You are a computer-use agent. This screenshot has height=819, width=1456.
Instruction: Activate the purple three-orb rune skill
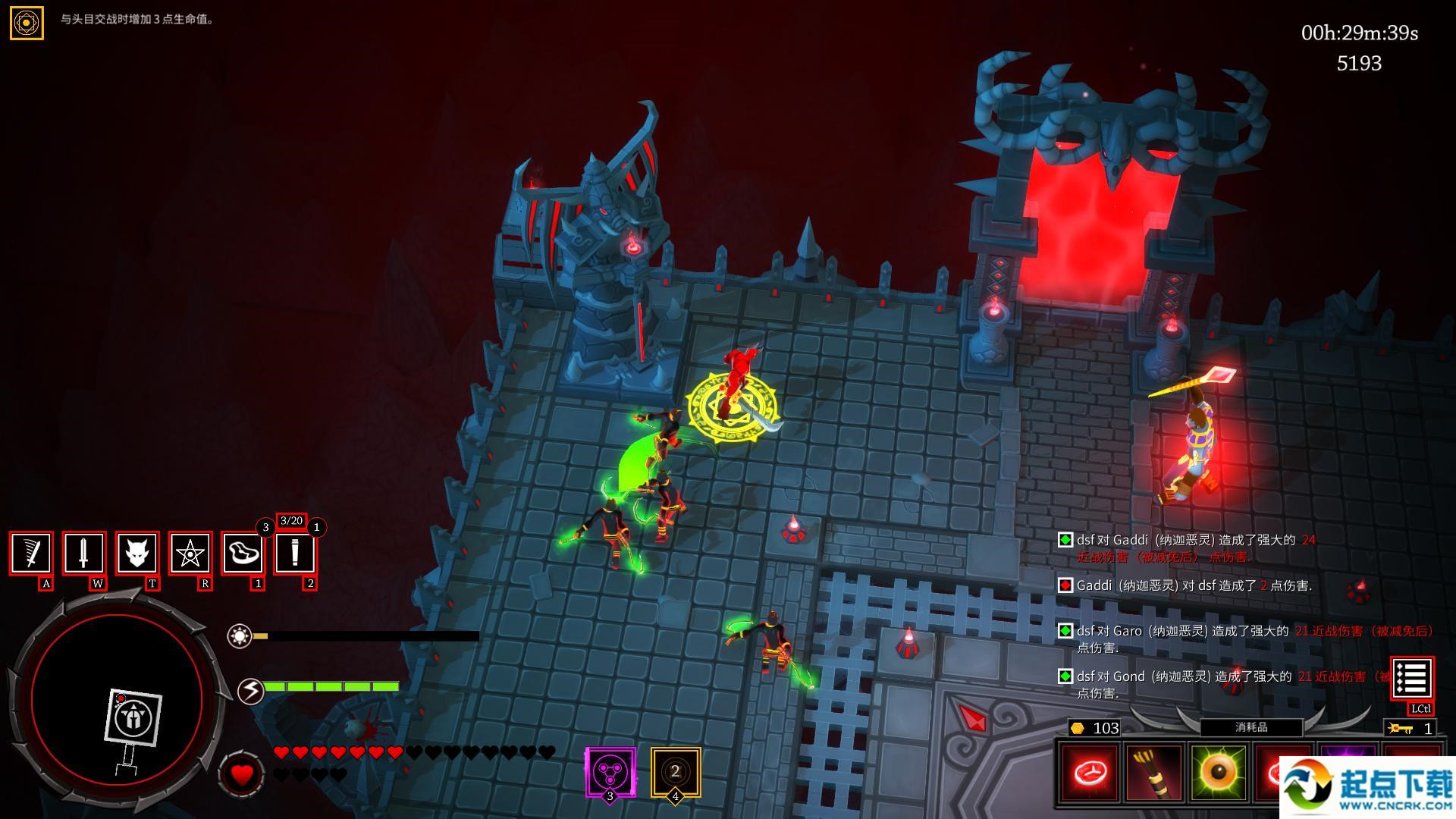(610, 772)
